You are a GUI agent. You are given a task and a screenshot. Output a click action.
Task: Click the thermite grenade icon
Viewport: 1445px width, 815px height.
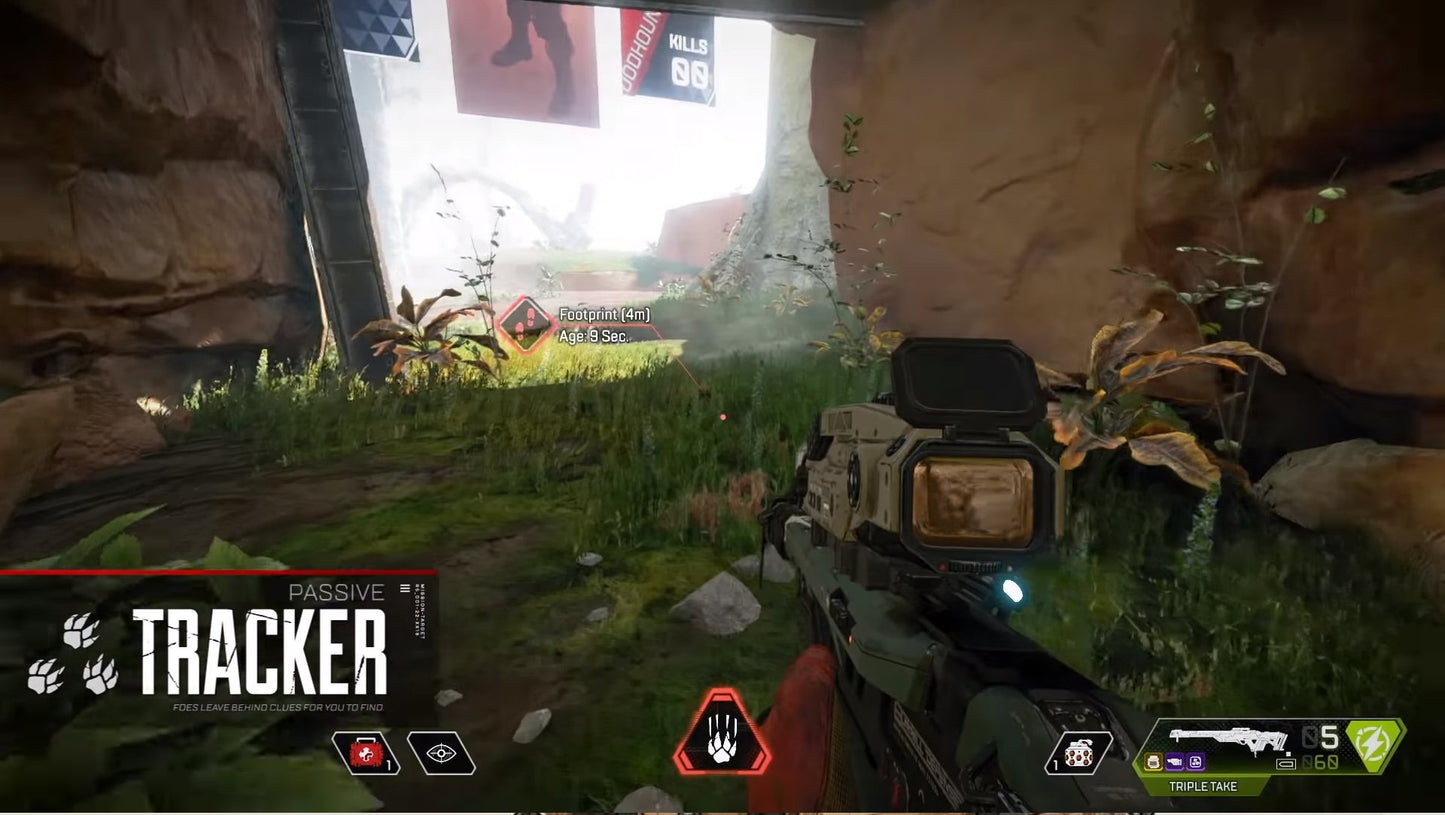pos(1078,752)
